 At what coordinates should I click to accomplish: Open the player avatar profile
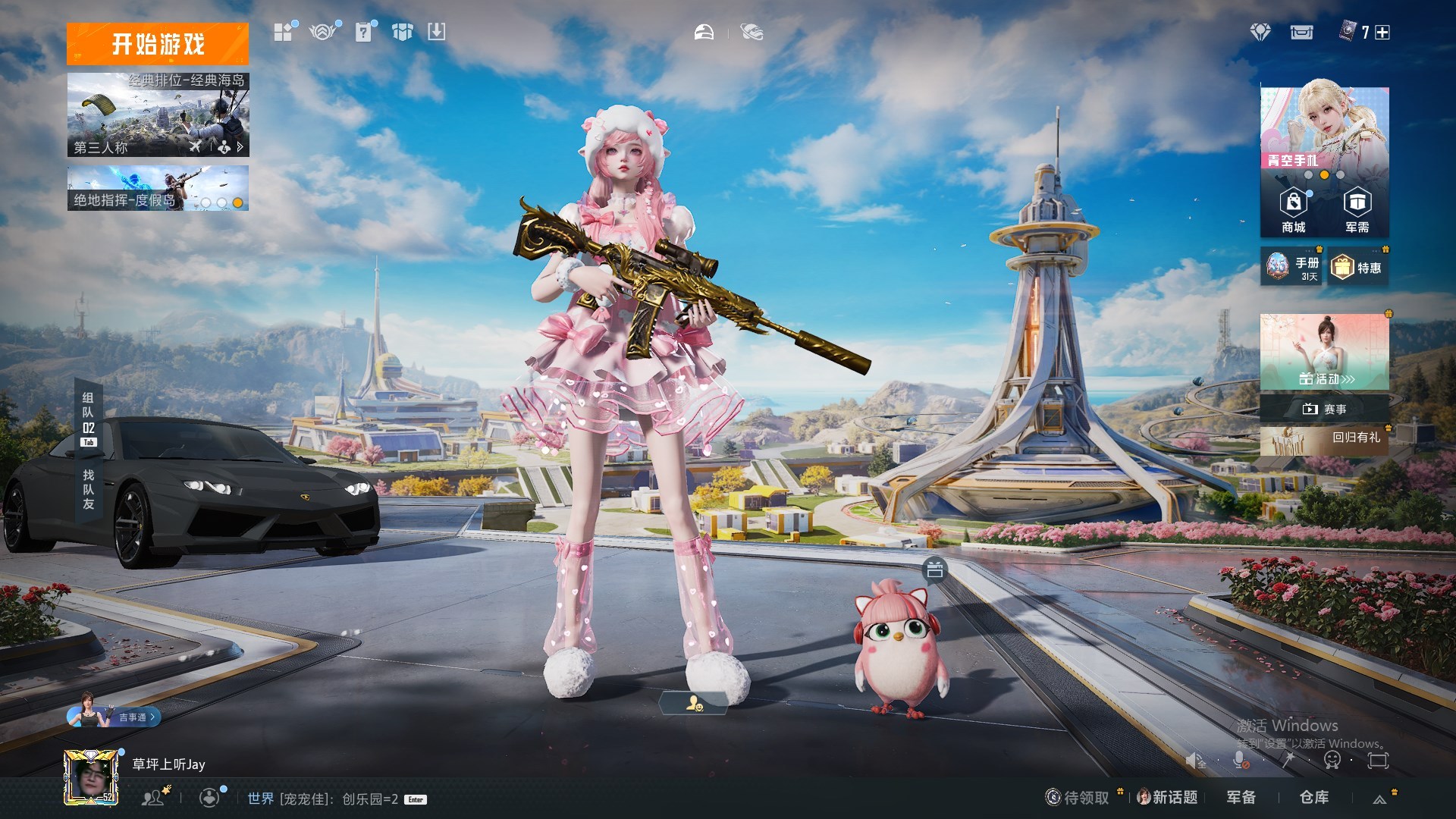click(x=91, y=777)
